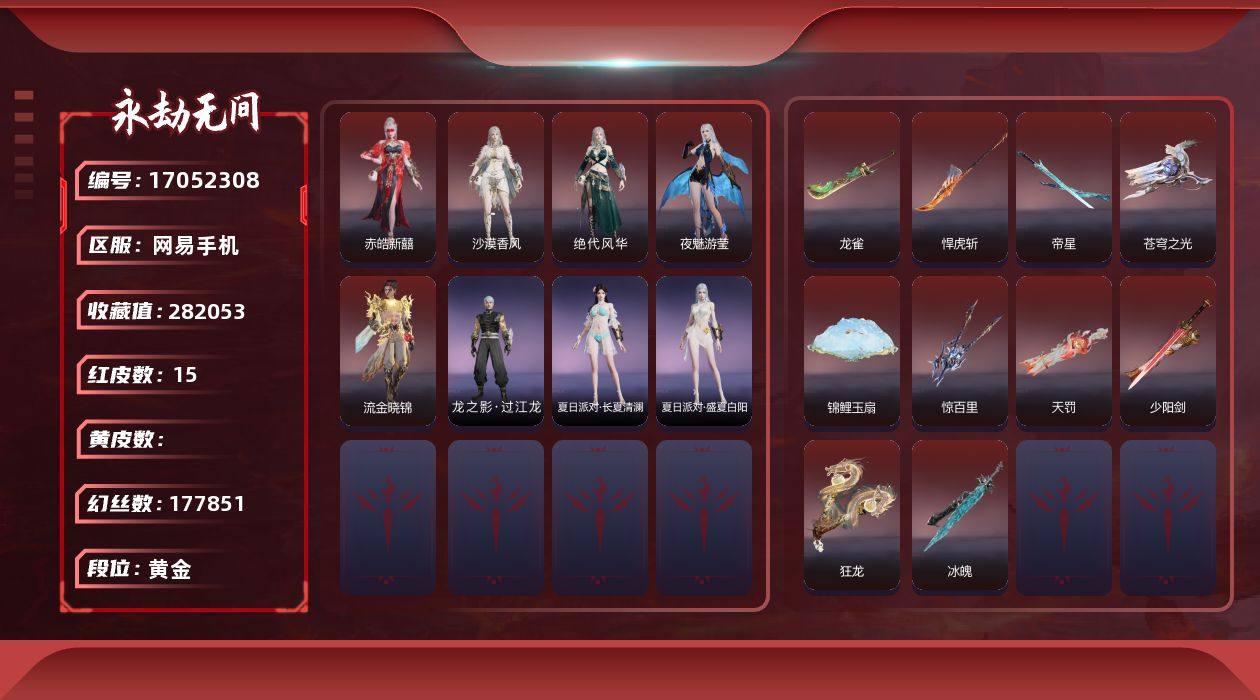Open the 夏日派对·盛夏白阳 skin card
This screenshot has height=700, width=1260.
(x=704, y=350)
